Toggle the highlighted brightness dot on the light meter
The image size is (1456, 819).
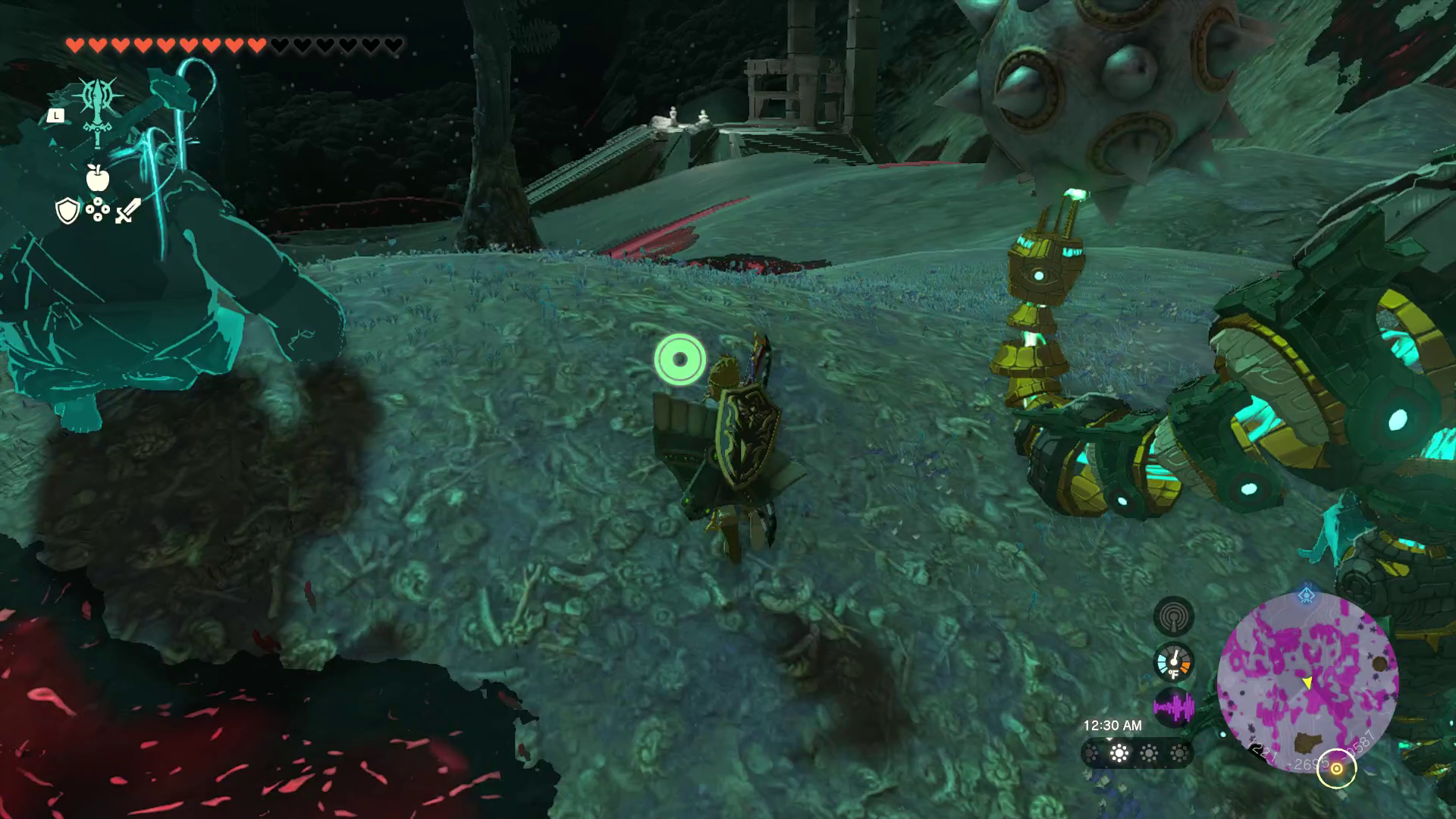(x=1119, y=754)
